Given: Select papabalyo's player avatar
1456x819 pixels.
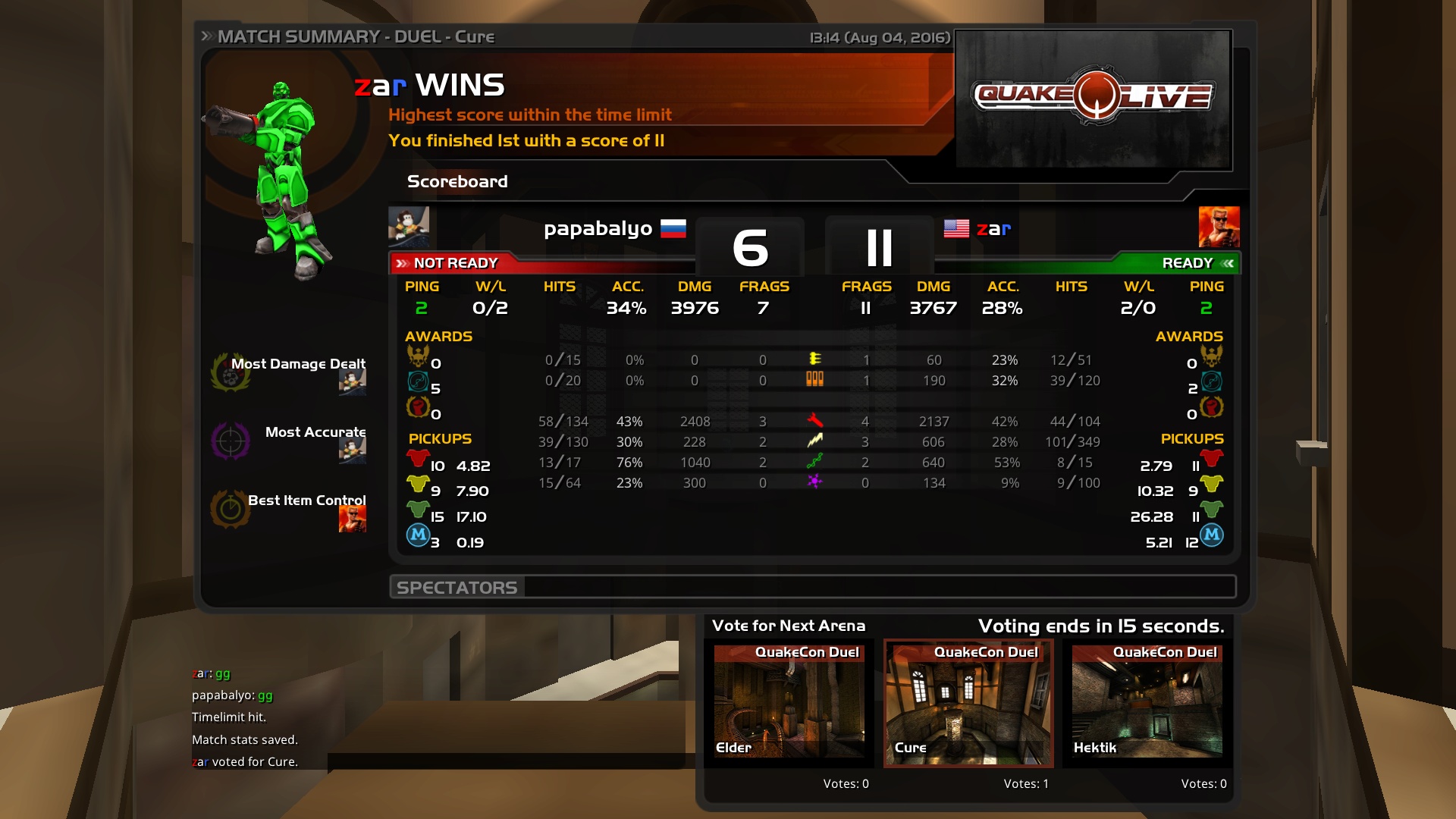Looking at the screenshot, I should coord(409,227).
